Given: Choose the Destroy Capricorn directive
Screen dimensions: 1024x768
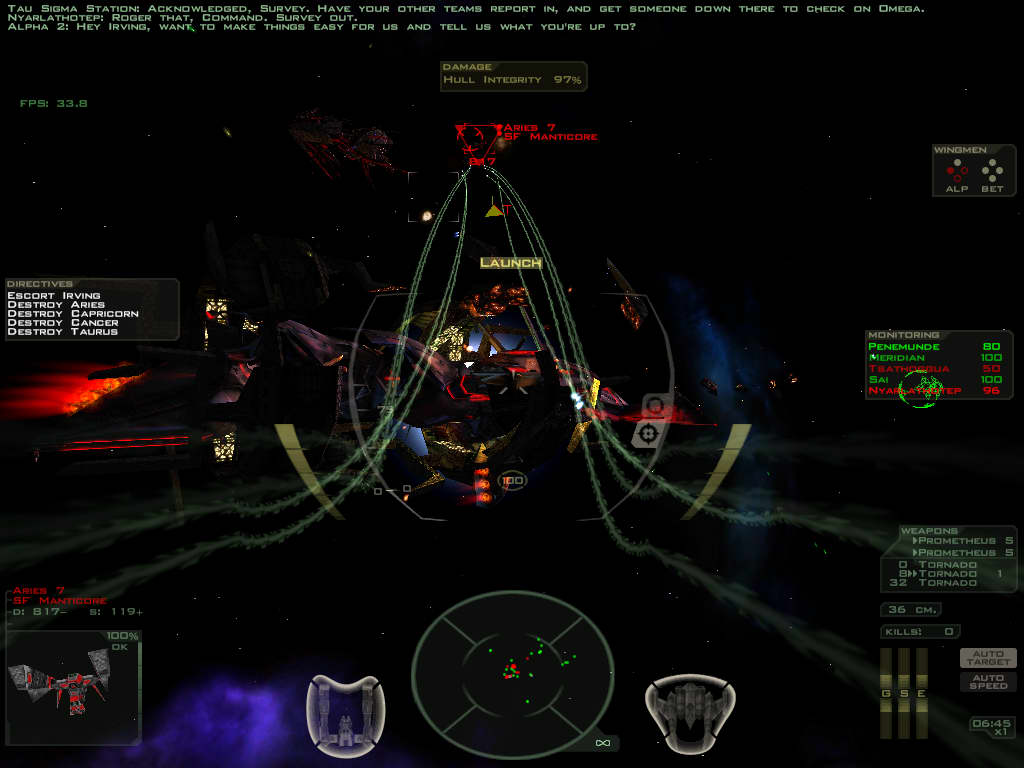Looking at the screenshot, I should click(x=73, y=314).
